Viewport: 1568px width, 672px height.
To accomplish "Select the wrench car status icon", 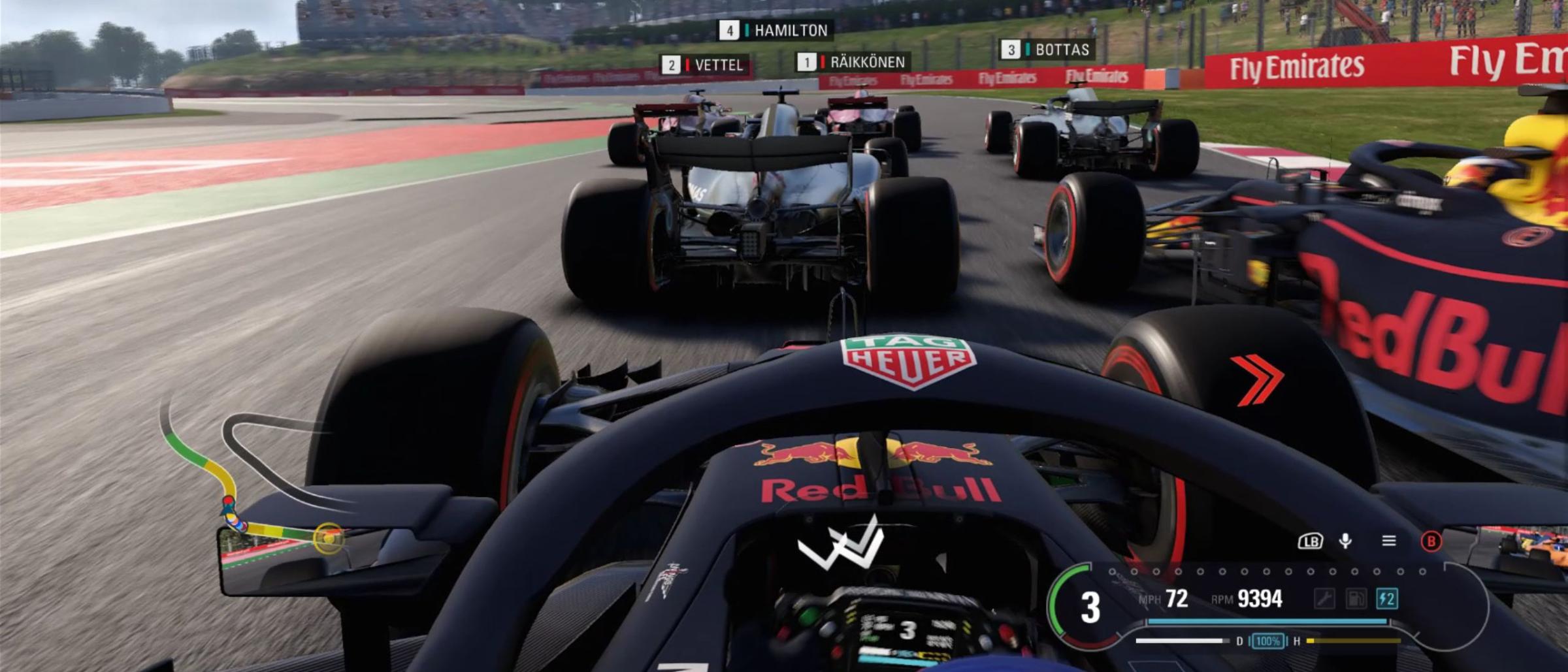I will point(1324,599).
